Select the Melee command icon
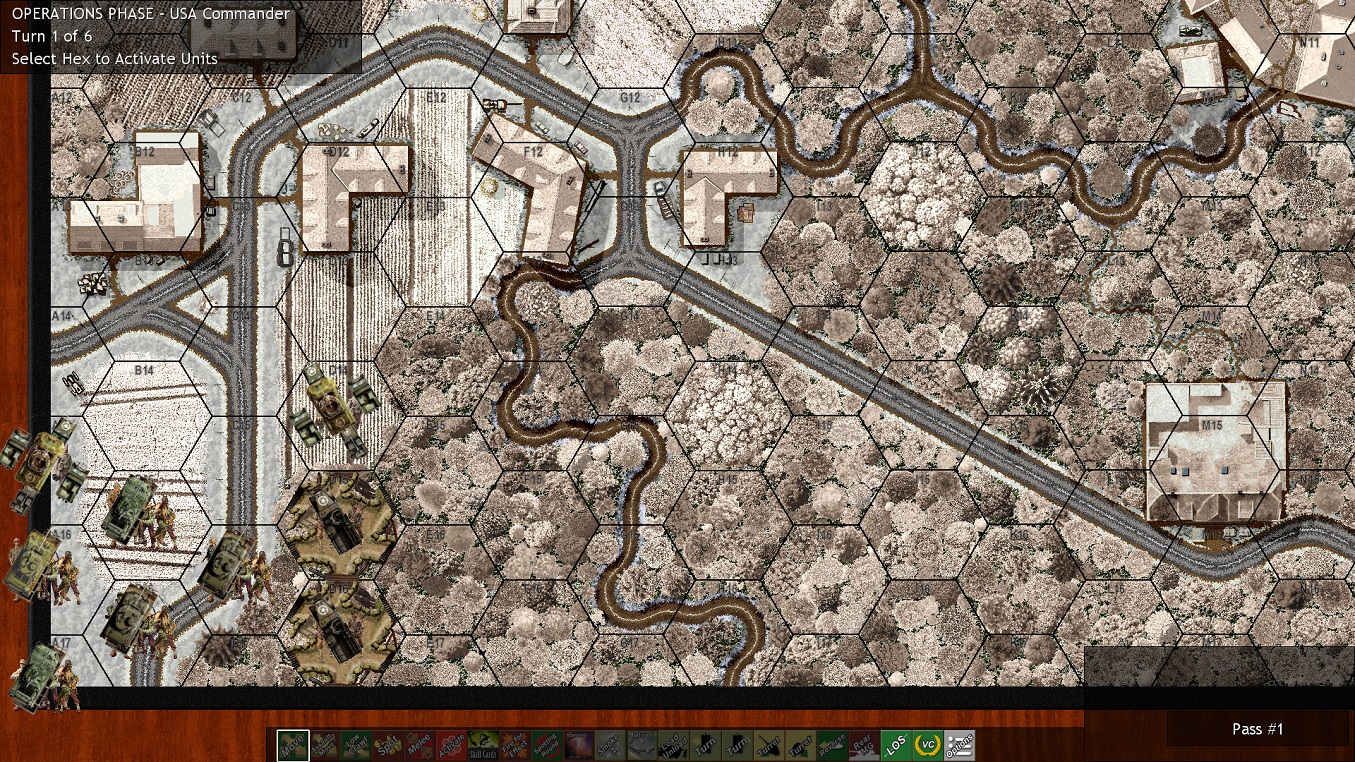 (422, 745)
